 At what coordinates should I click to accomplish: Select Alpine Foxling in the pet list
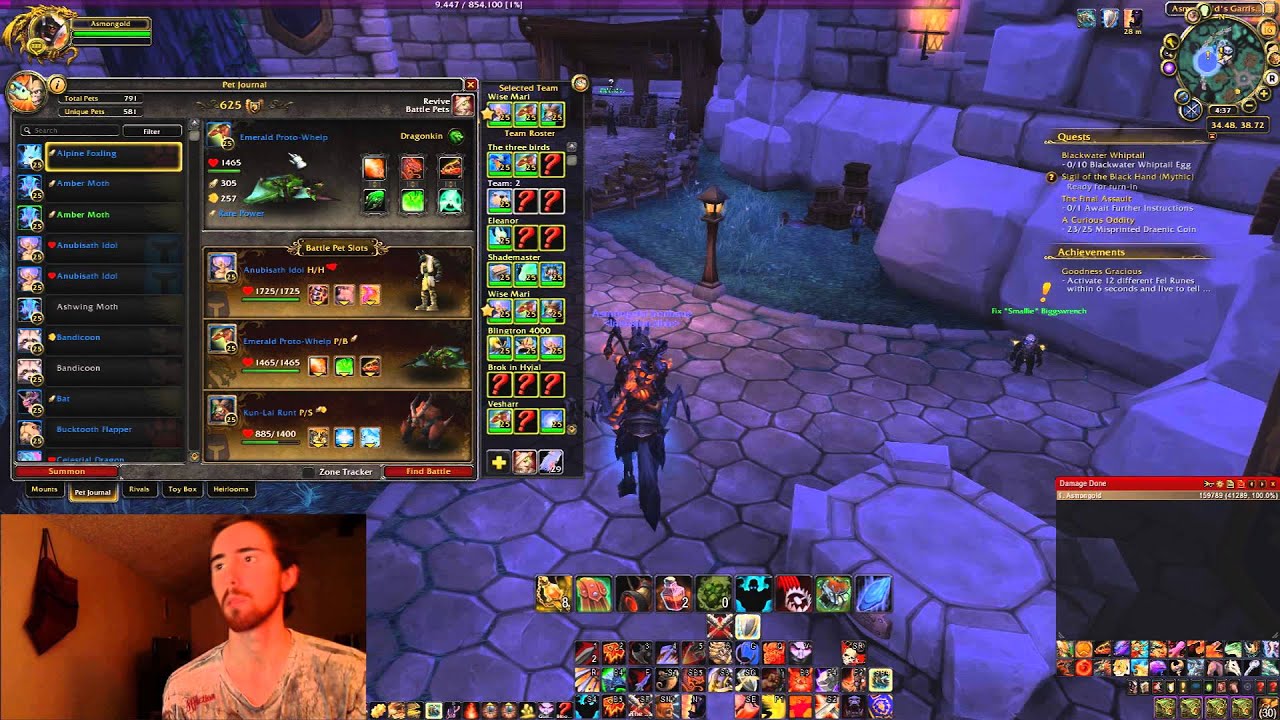click(112, 154)
